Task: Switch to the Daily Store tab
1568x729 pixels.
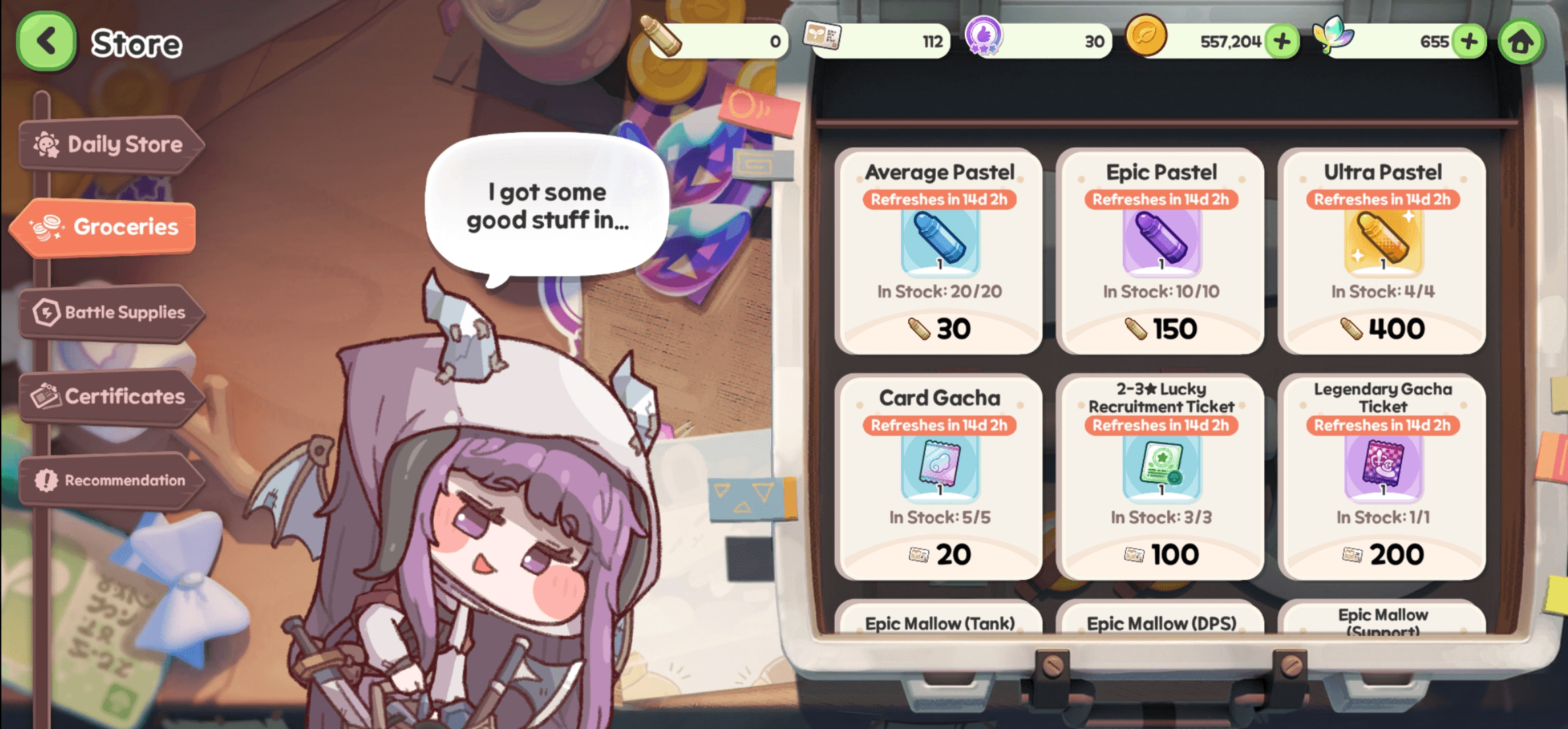Action: [x=111, y=144]
